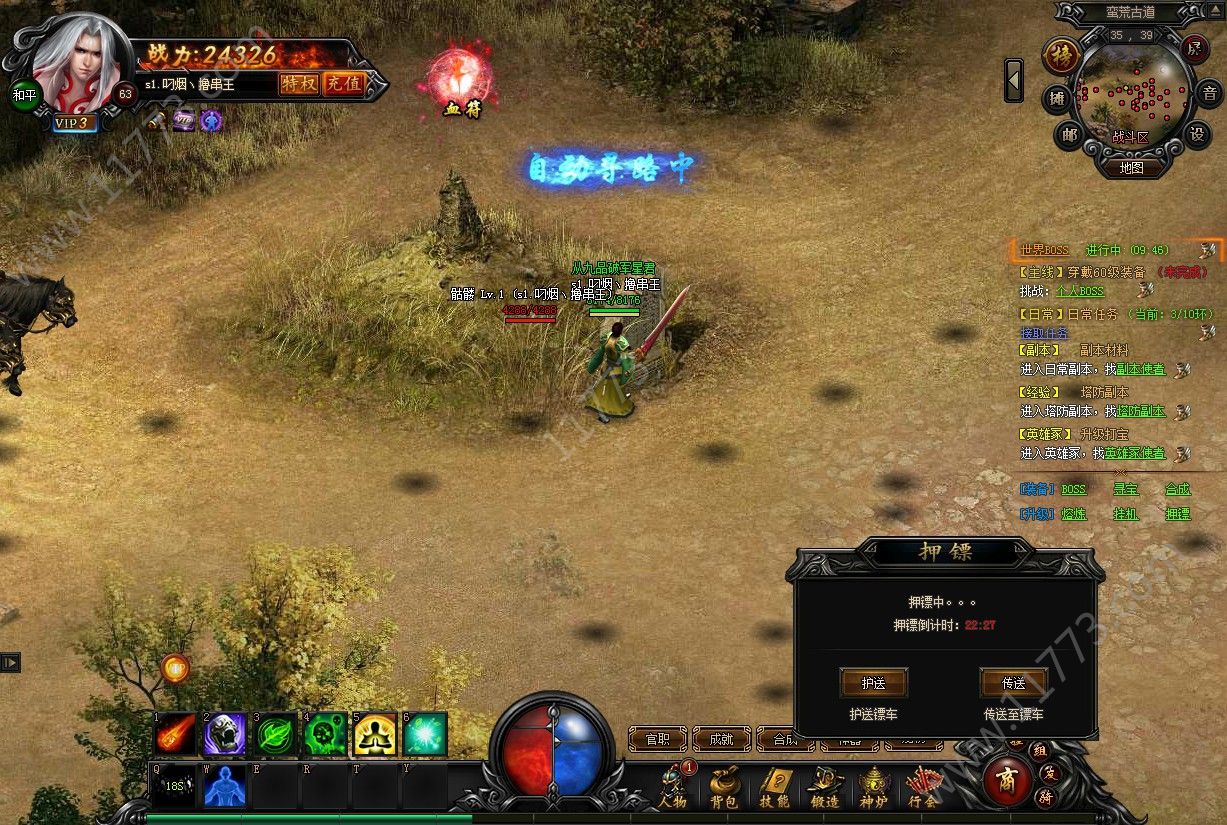Open the 技能 skills book

(775, 787)
